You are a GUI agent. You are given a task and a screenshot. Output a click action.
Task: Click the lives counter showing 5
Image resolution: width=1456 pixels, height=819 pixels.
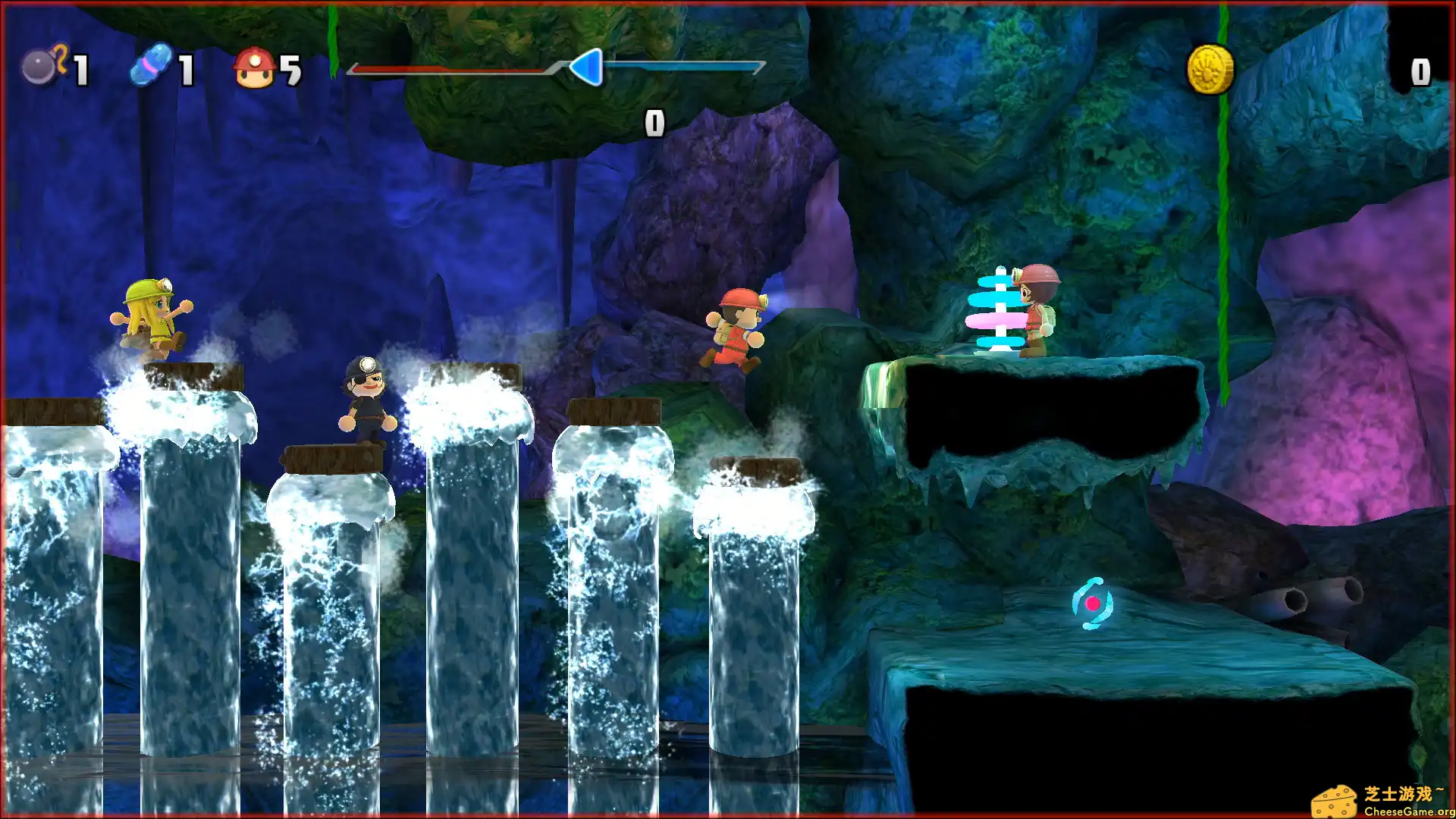tap(291, 68)
